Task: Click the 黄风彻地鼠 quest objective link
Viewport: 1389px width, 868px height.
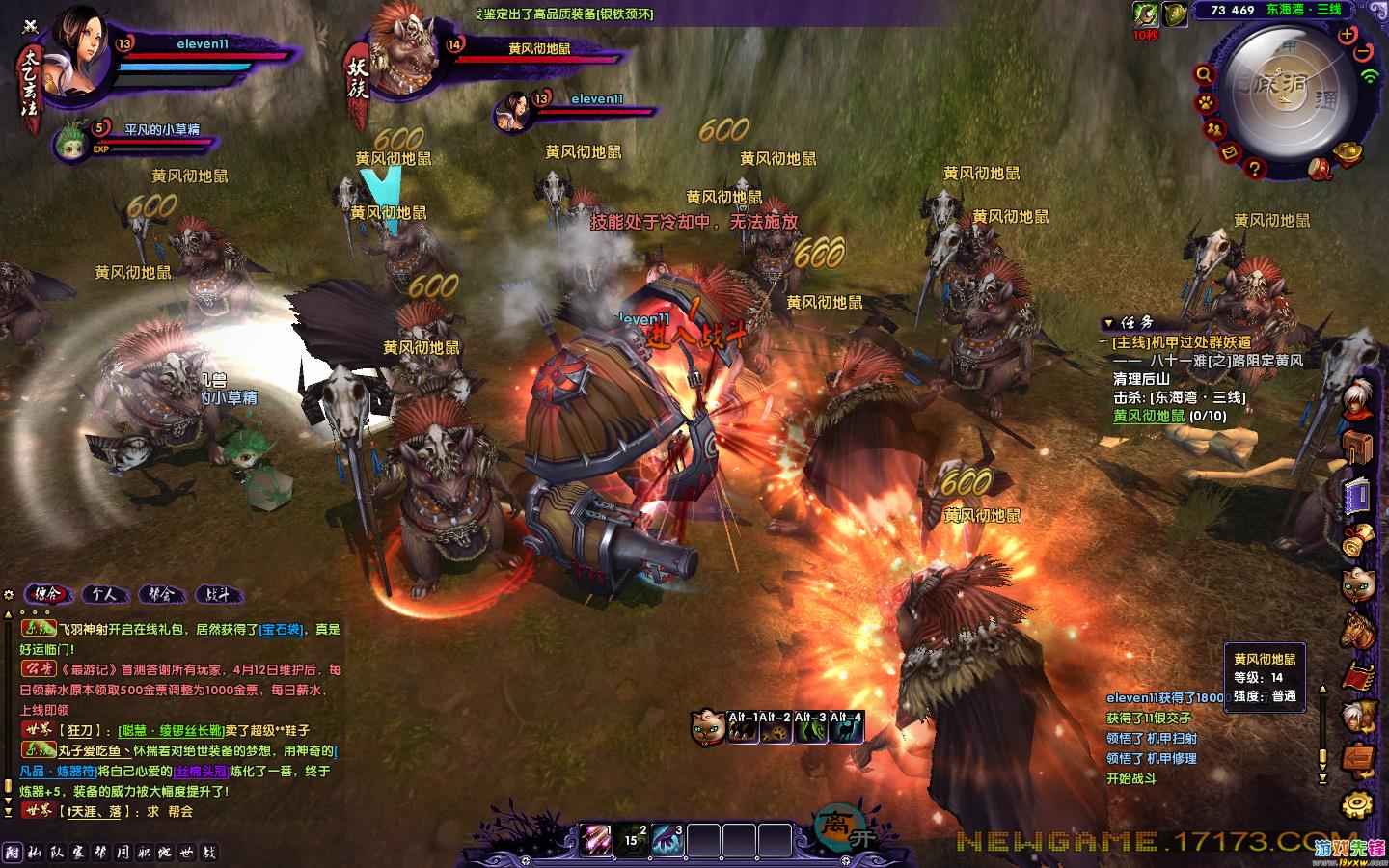Action: tap(1149, 416)
